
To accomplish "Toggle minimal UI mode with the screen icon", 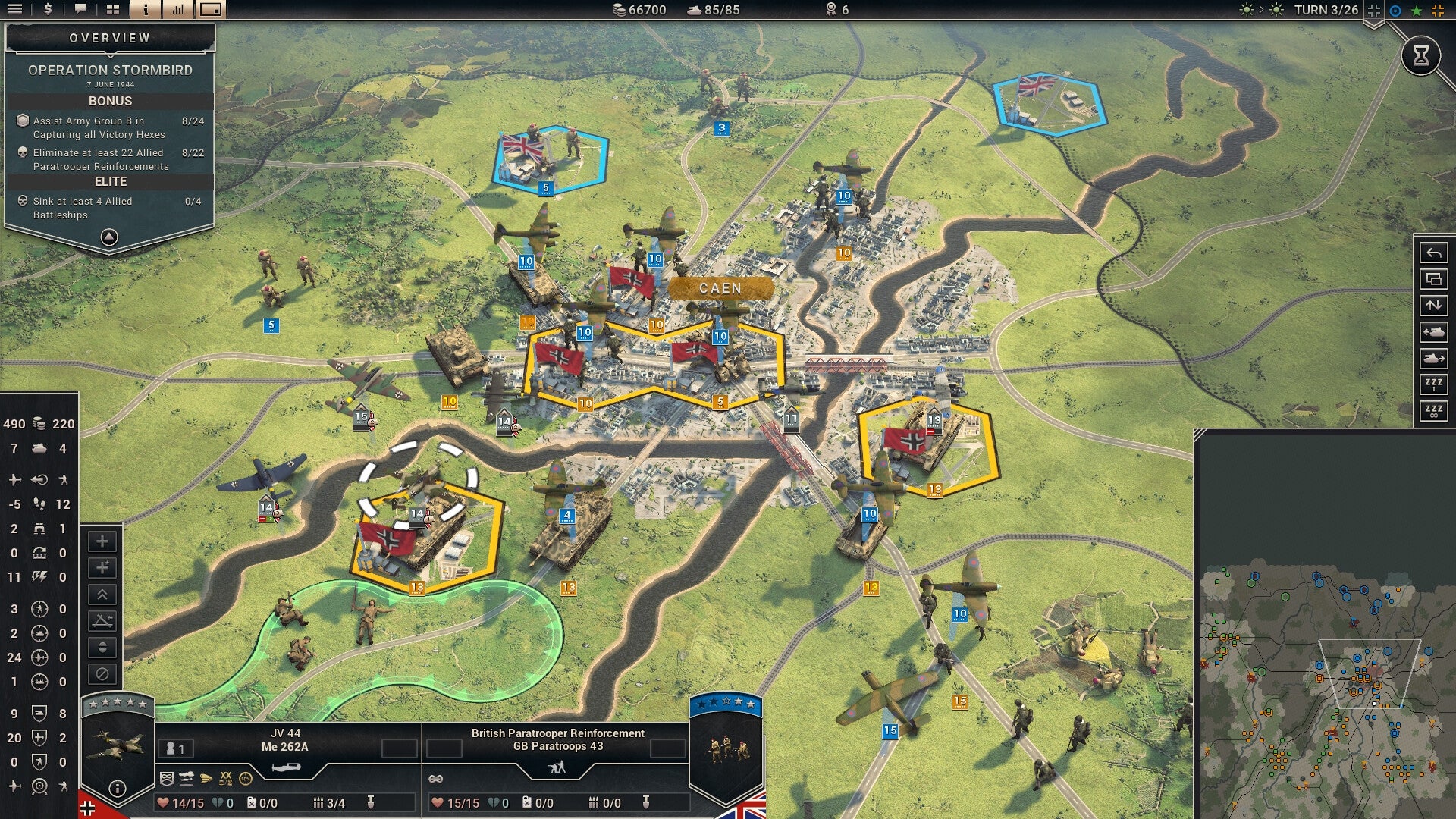I will [210, 10].
